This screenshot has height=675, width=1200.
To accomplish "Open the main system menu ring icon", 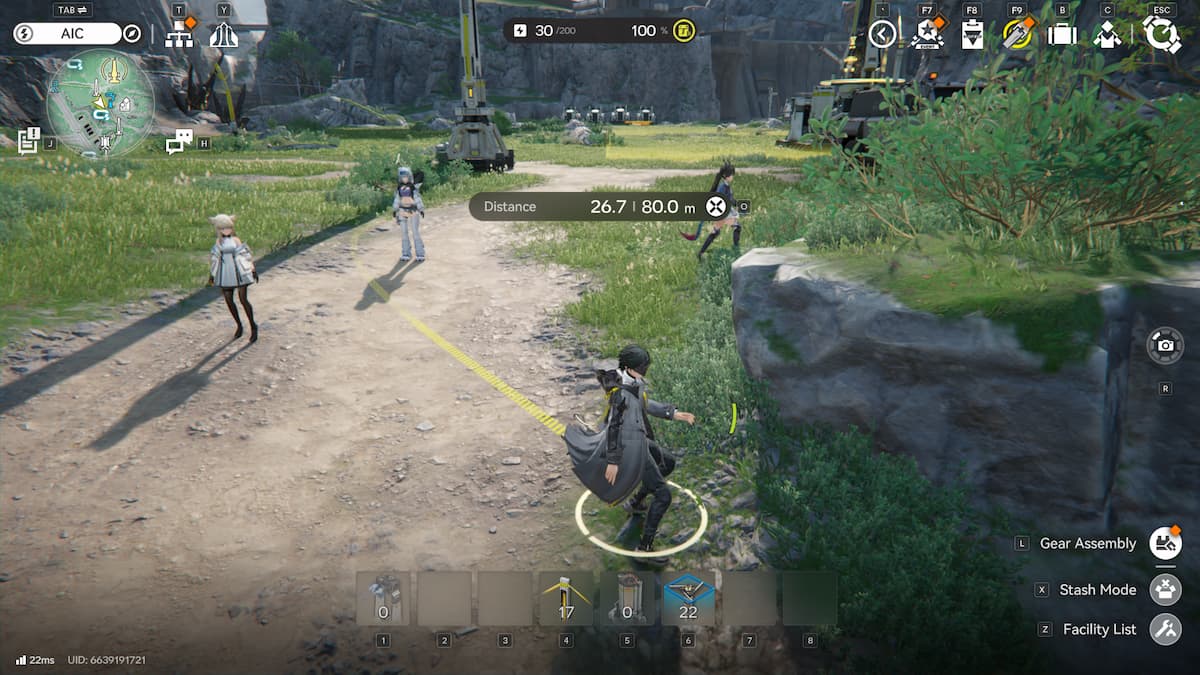I will pyautogui.click(x=1161, y=34).
